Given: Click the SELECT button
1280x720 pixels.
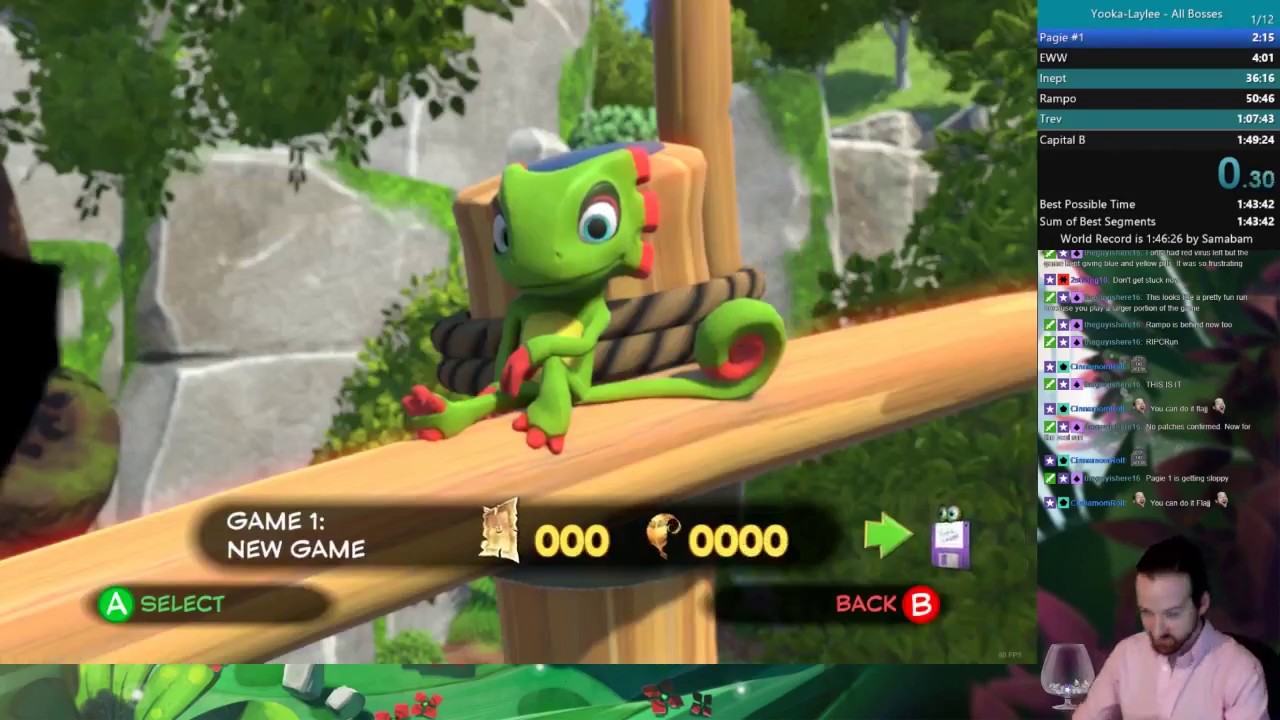Looking at the screenshot, I should [x=182, y=604].
